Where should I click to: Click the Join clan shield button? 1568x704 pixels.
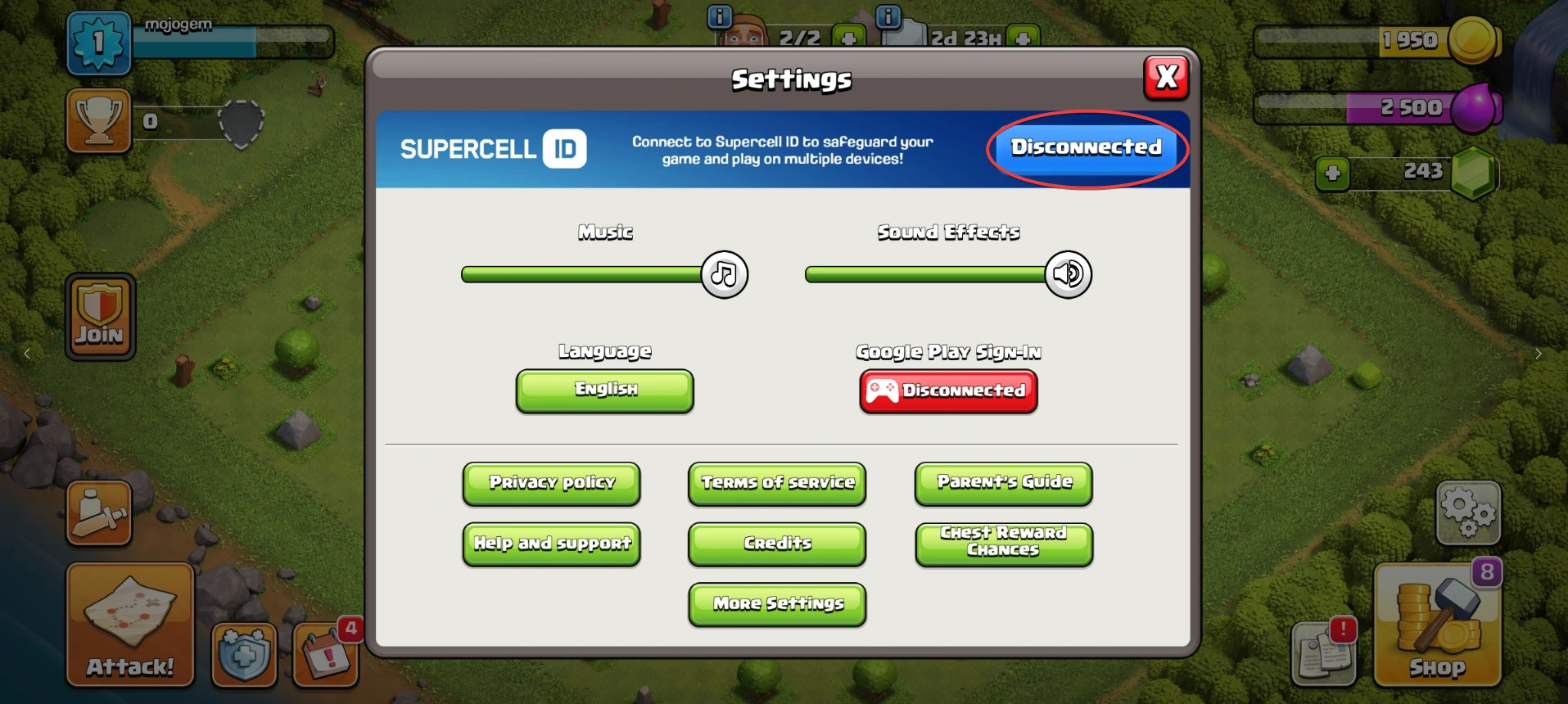pyautogui.click(x=100, y=317)
